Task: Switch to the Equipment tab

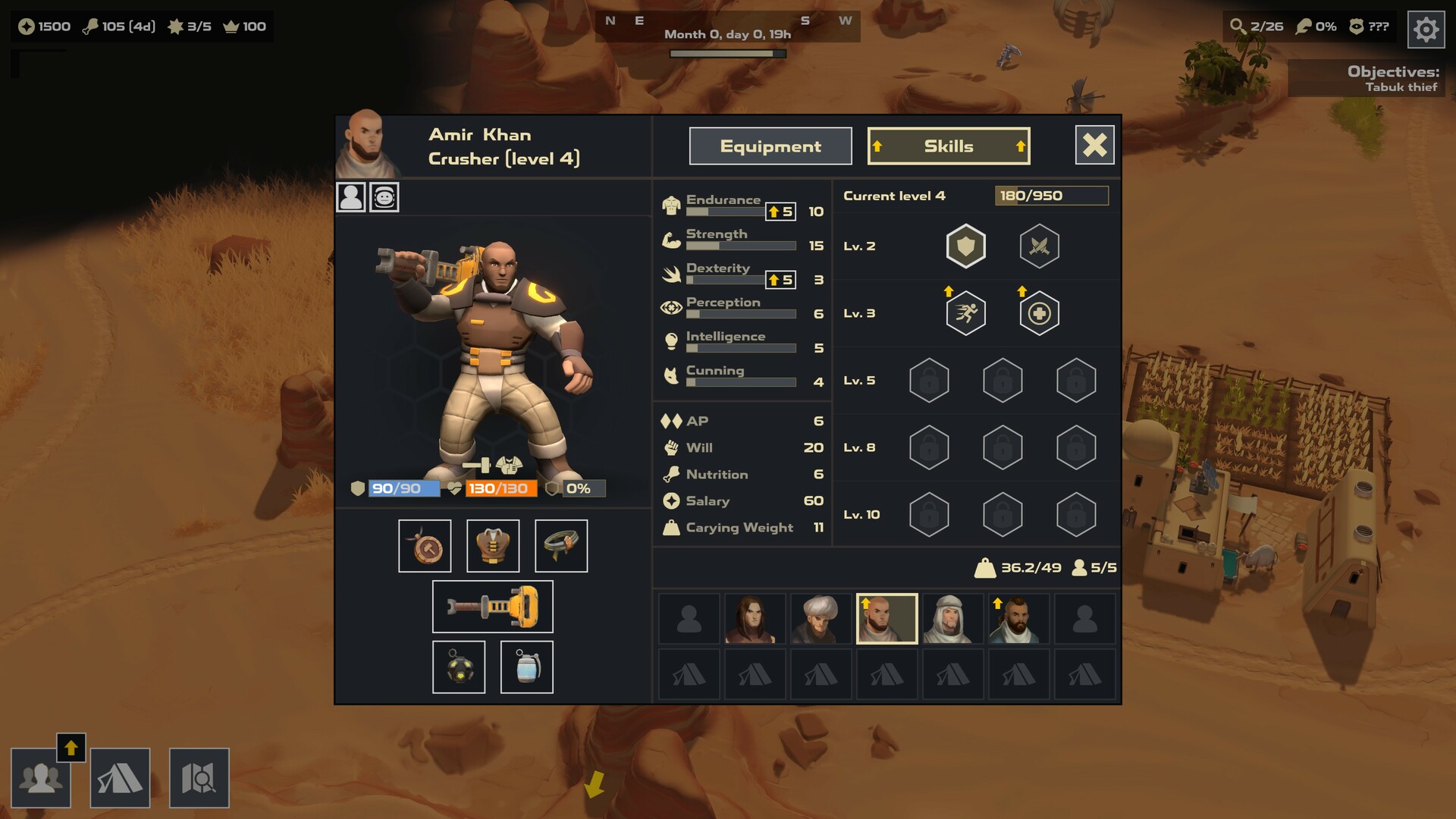Action: [x=770, y=146]
